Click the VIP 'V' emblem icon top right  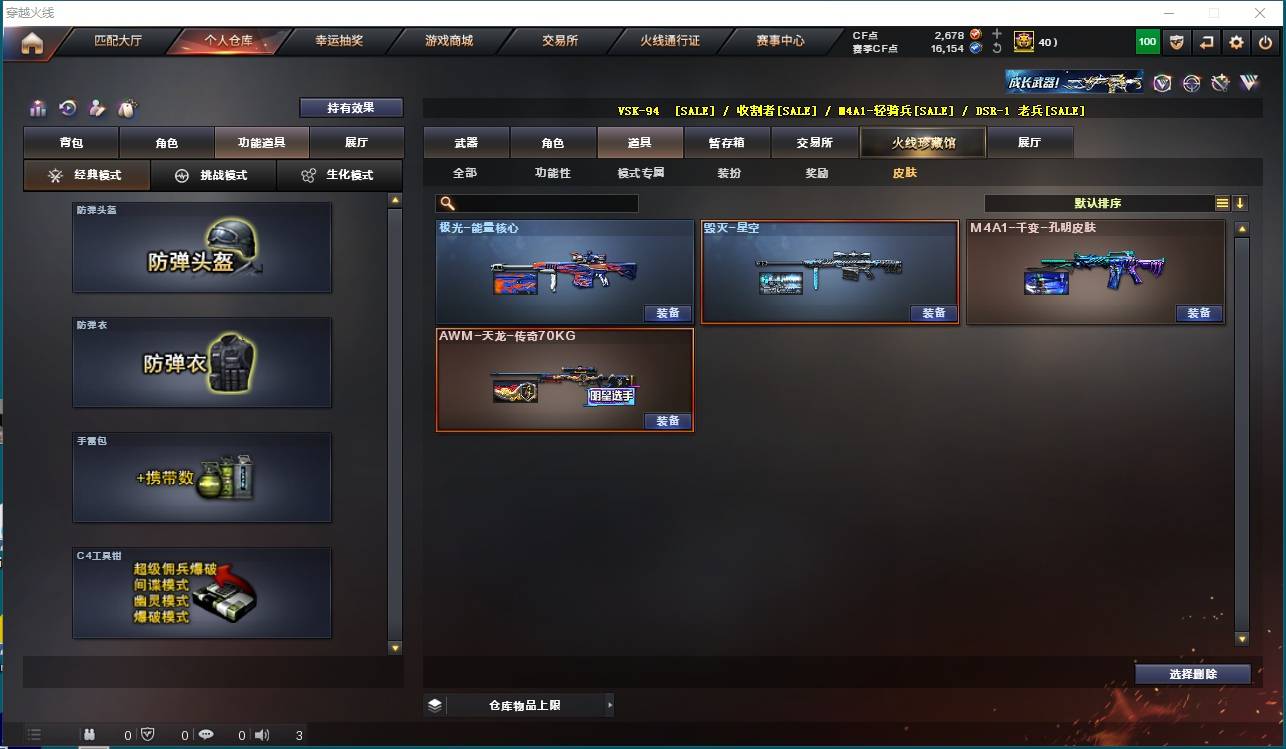[x=1162, y=82]
